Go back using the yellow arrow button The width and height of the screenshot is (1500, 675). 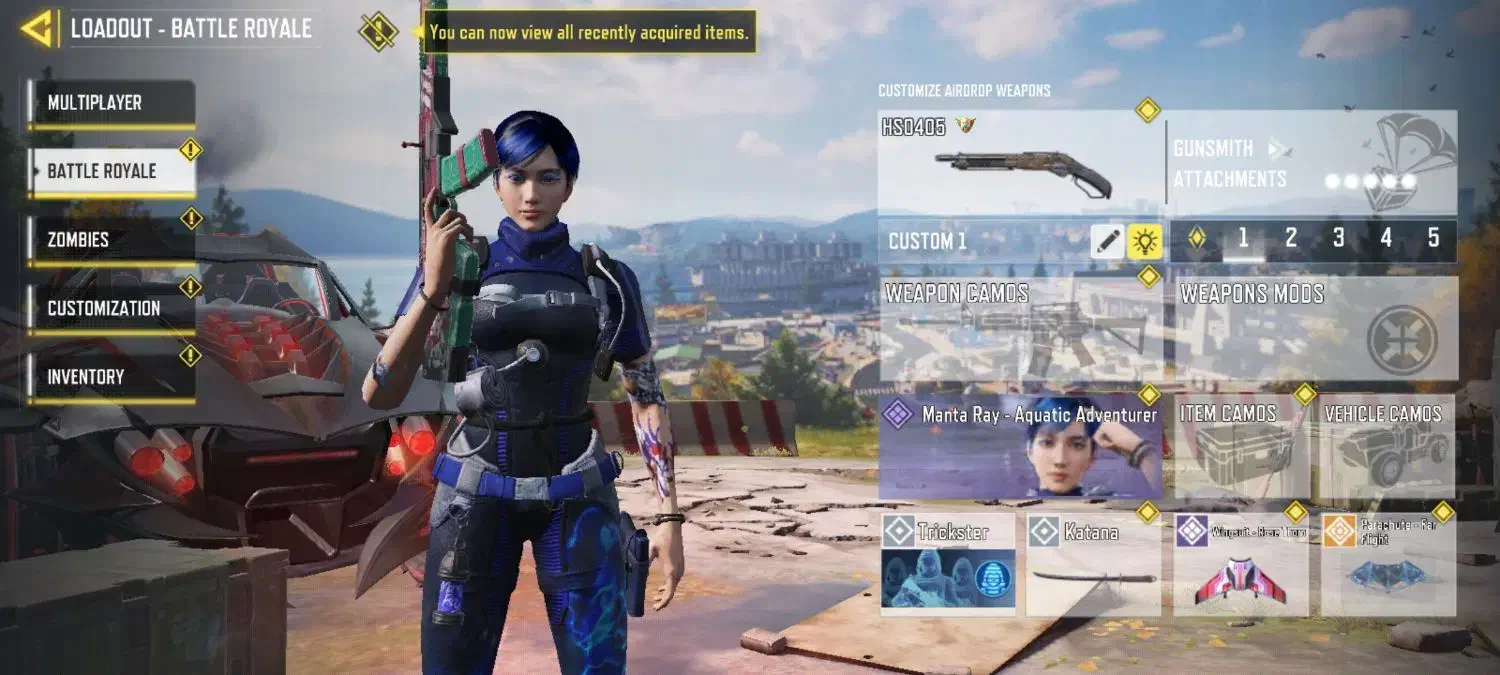37,29
